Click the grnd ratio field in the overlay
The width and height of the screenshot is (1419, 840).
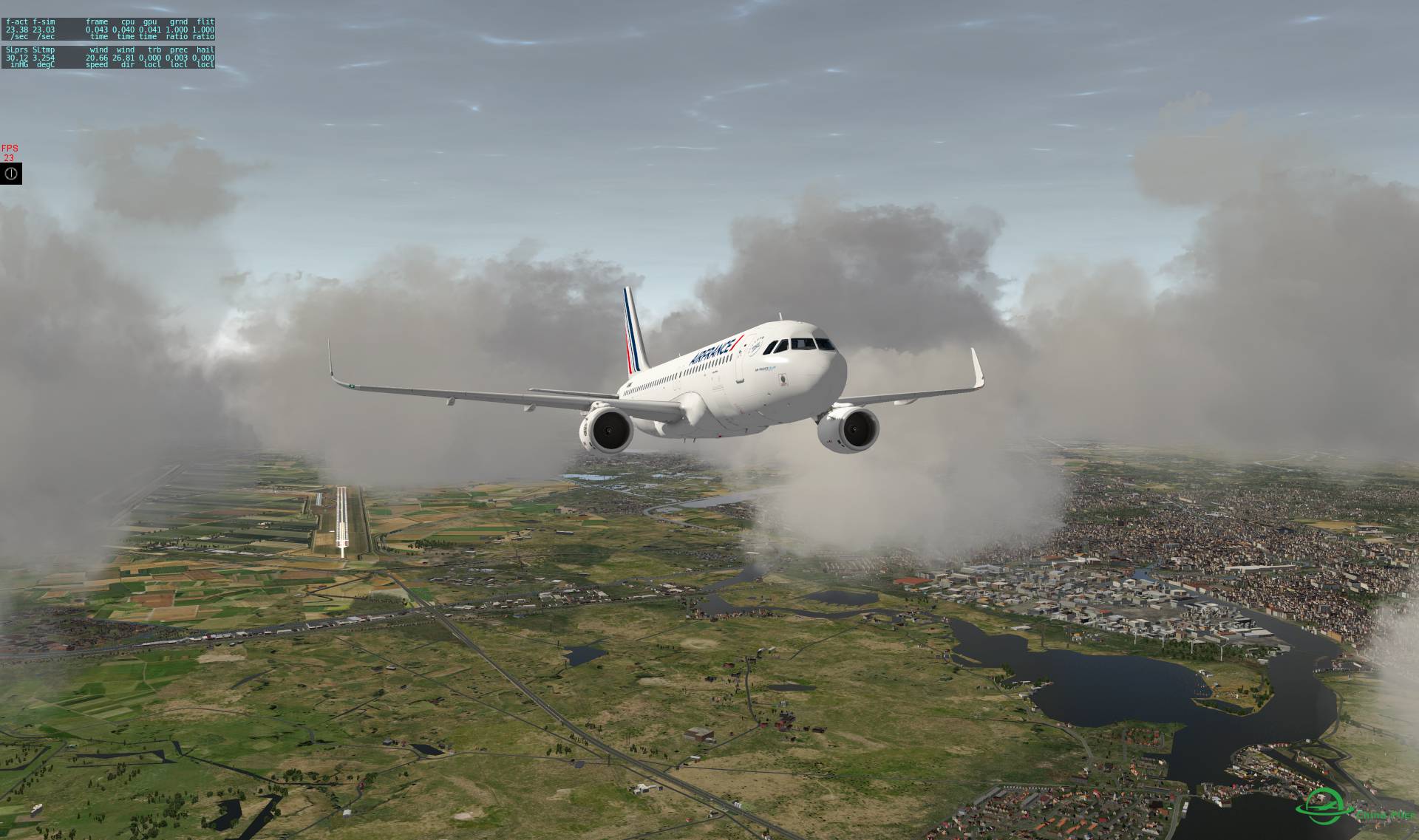point(177,30)
